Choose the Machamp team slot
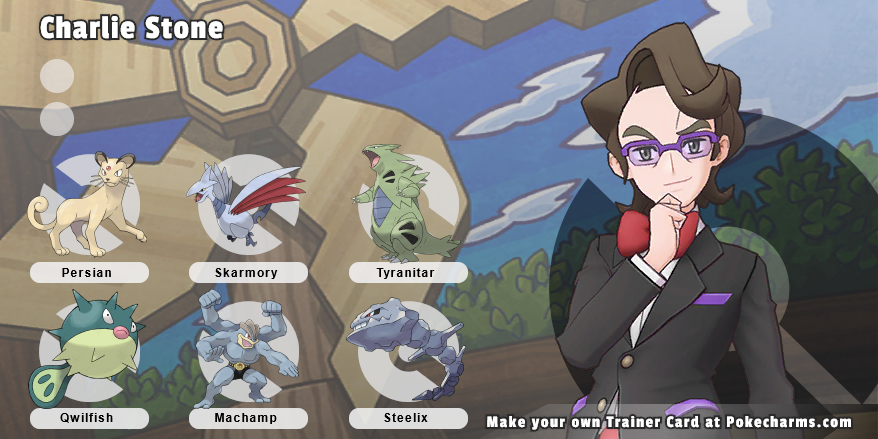The width and height of the screenshot is (878, 439). [x=246, y=350]
